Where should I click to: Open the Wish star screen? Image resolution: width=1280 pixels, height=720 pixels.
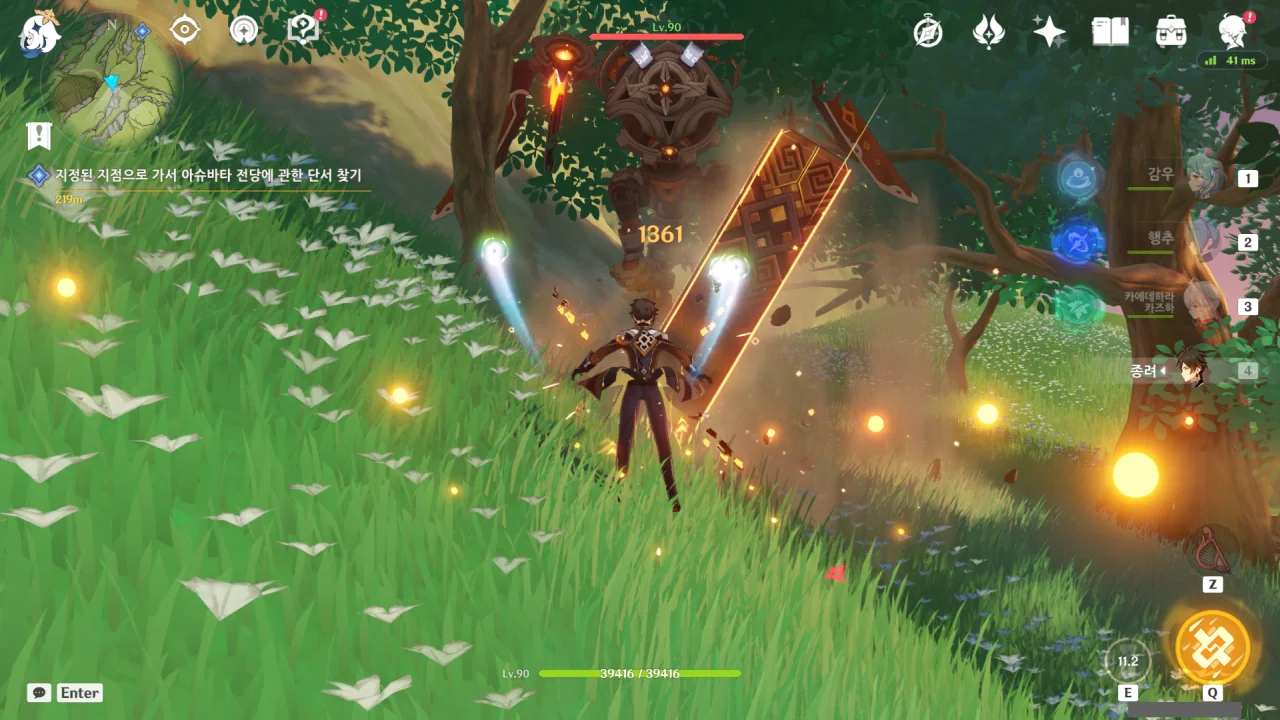(1049, 32)
